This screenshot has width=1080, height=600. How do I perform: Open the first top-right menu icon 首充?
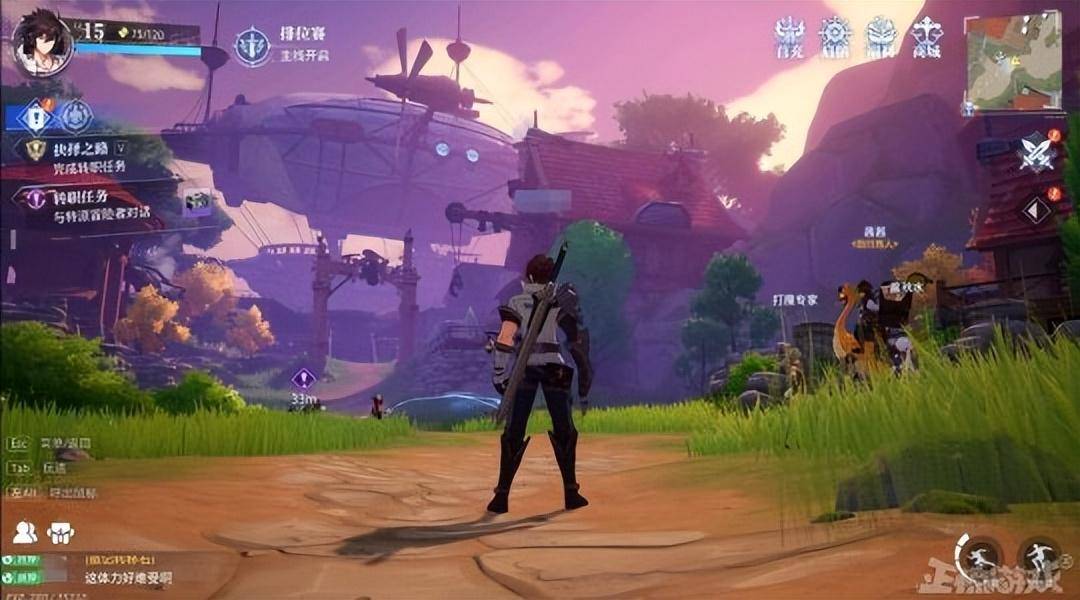click(789, 37)
